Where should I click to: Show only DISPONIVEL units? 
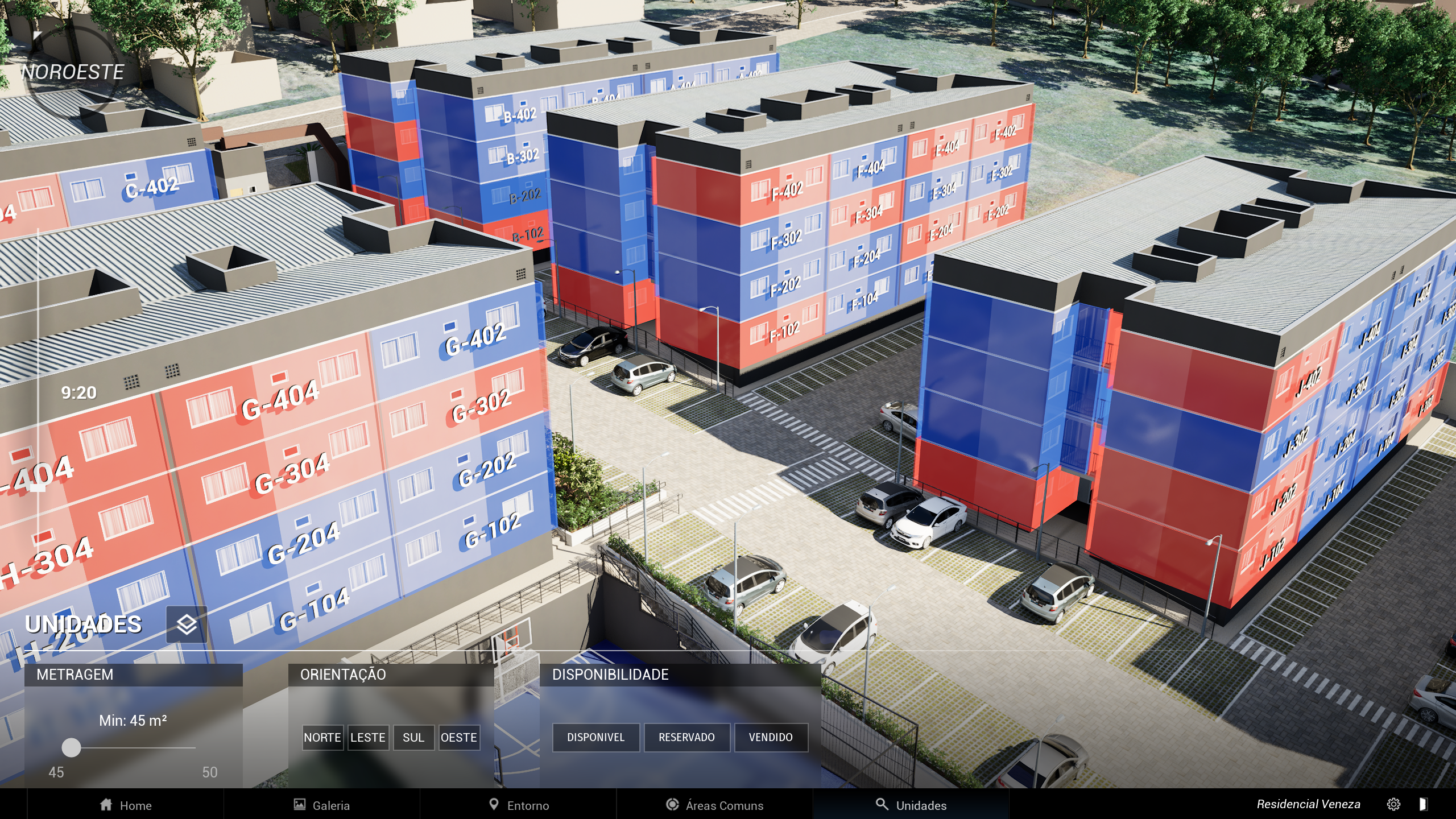coord(595,738)
